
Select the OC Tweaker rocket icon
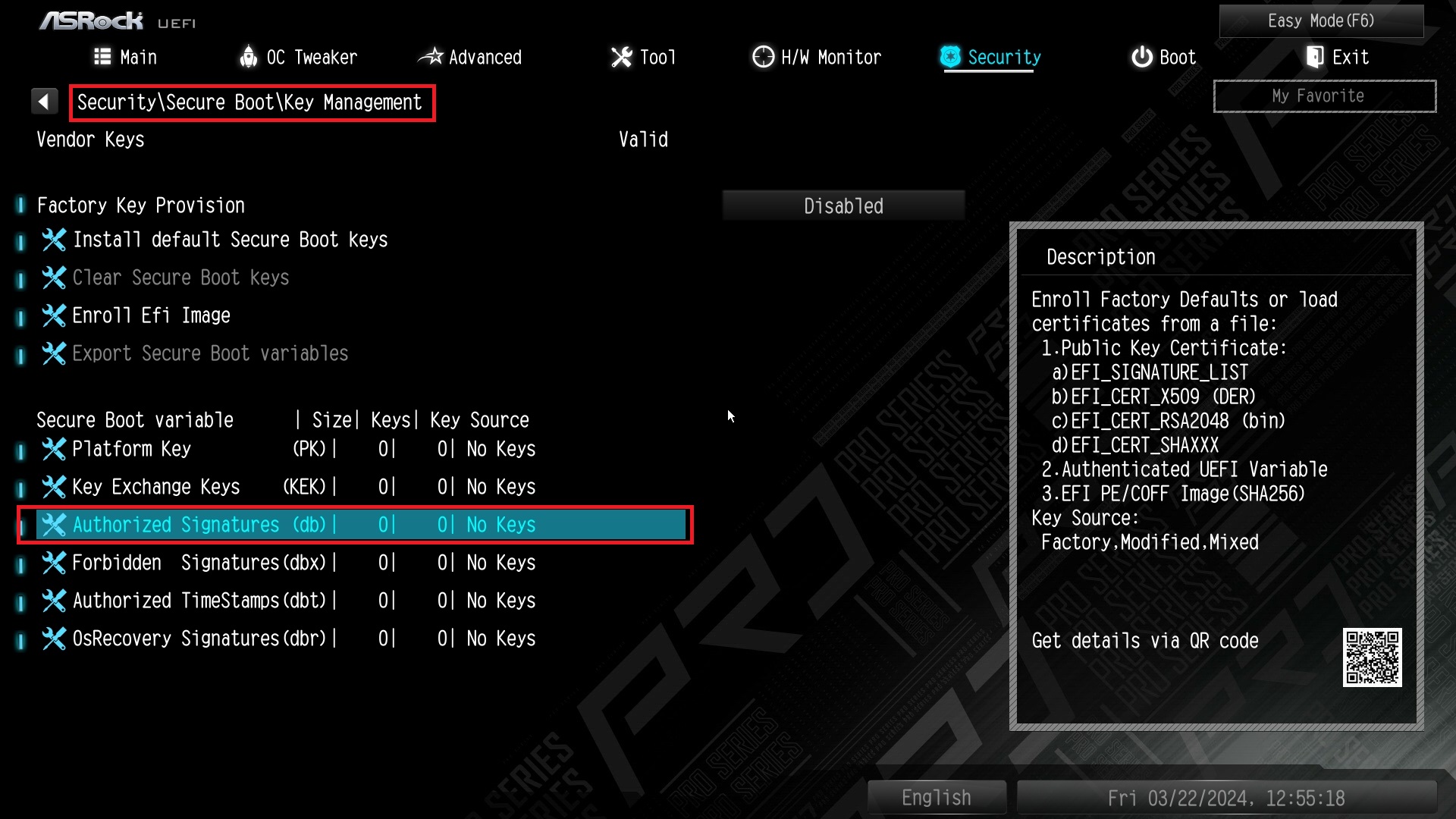click(x=248, y=57)
